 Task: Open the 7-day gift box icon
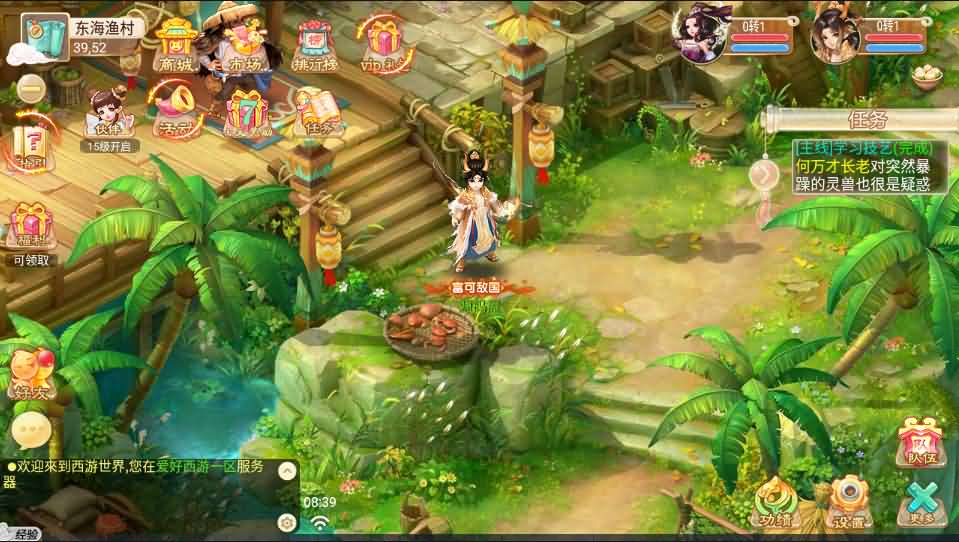(247, 112)
